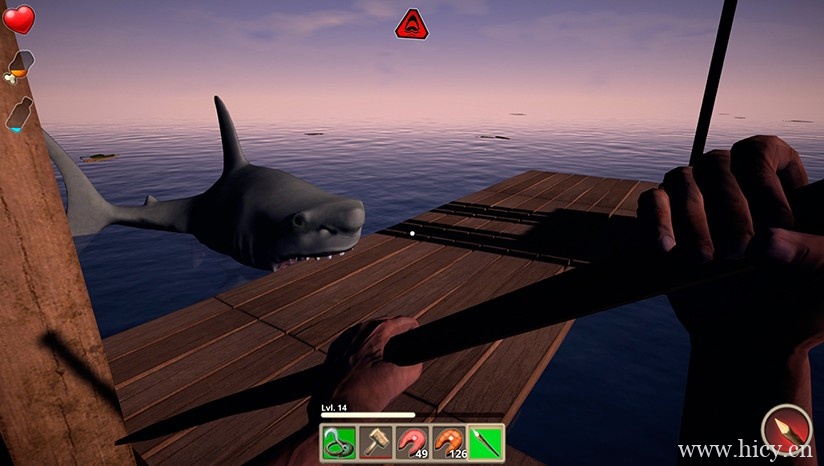Select the hook hotbar slot
This screenshot has width=824, height=466.
(338, 442)
